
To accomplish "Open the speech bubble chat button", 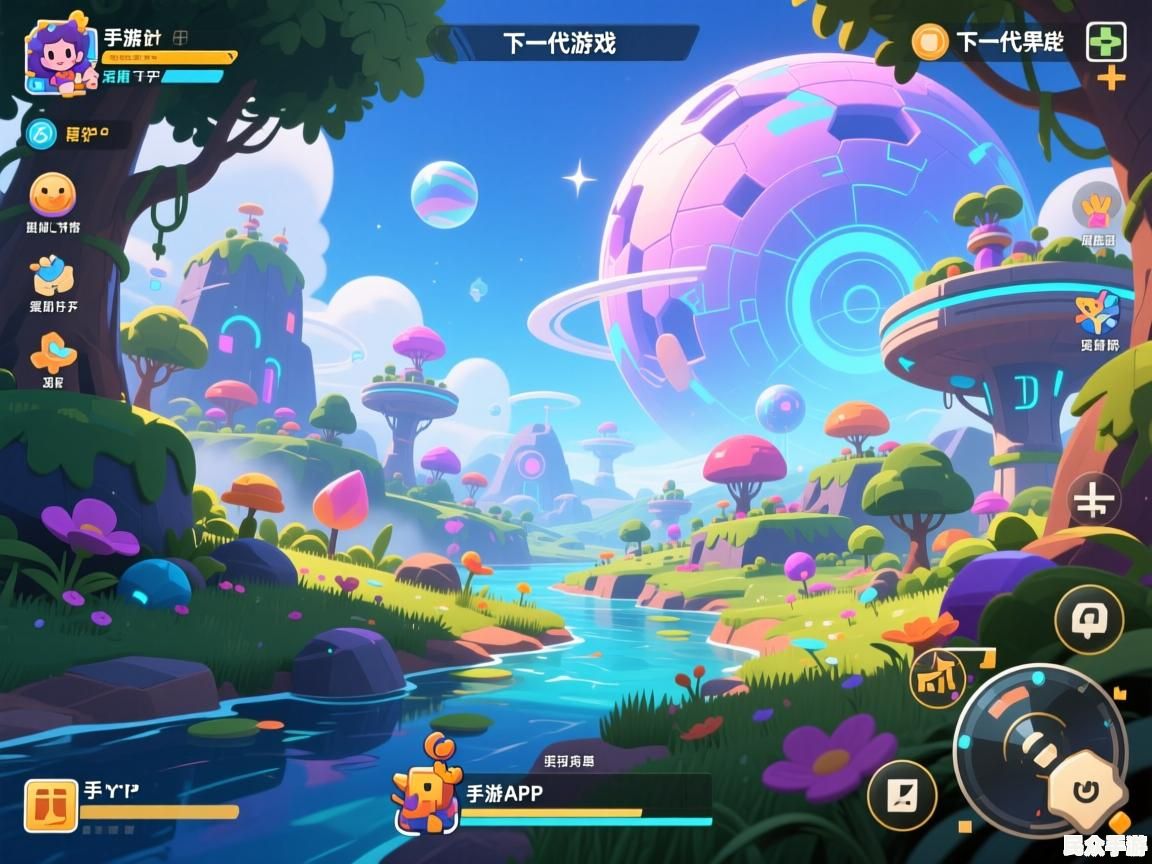I will (x=1090, y=620).
